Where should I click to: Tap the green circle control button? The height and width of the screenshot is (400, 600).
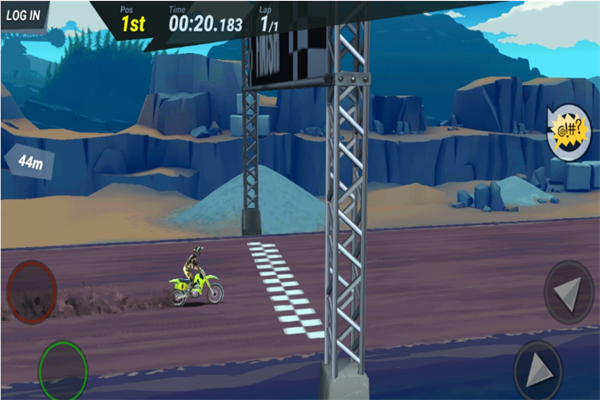(x=62, y=370)
